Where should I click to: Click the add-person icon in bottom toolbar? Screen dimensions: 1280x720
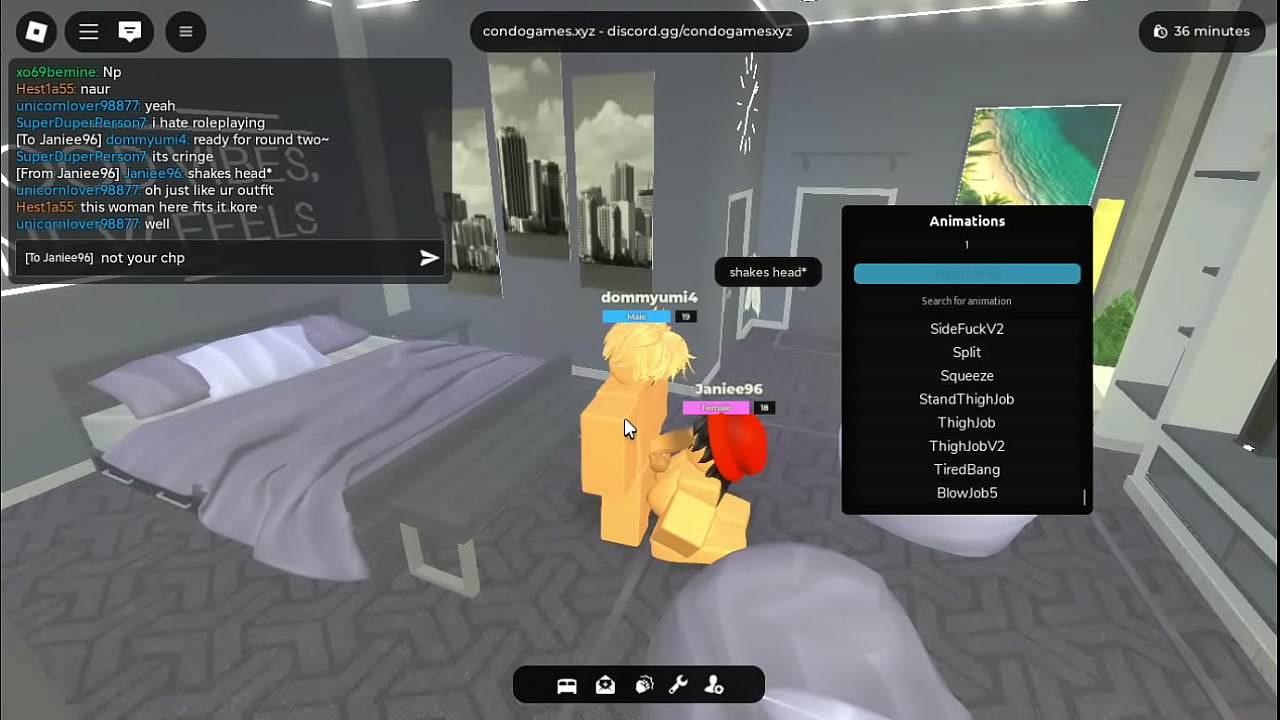[714, 685]
